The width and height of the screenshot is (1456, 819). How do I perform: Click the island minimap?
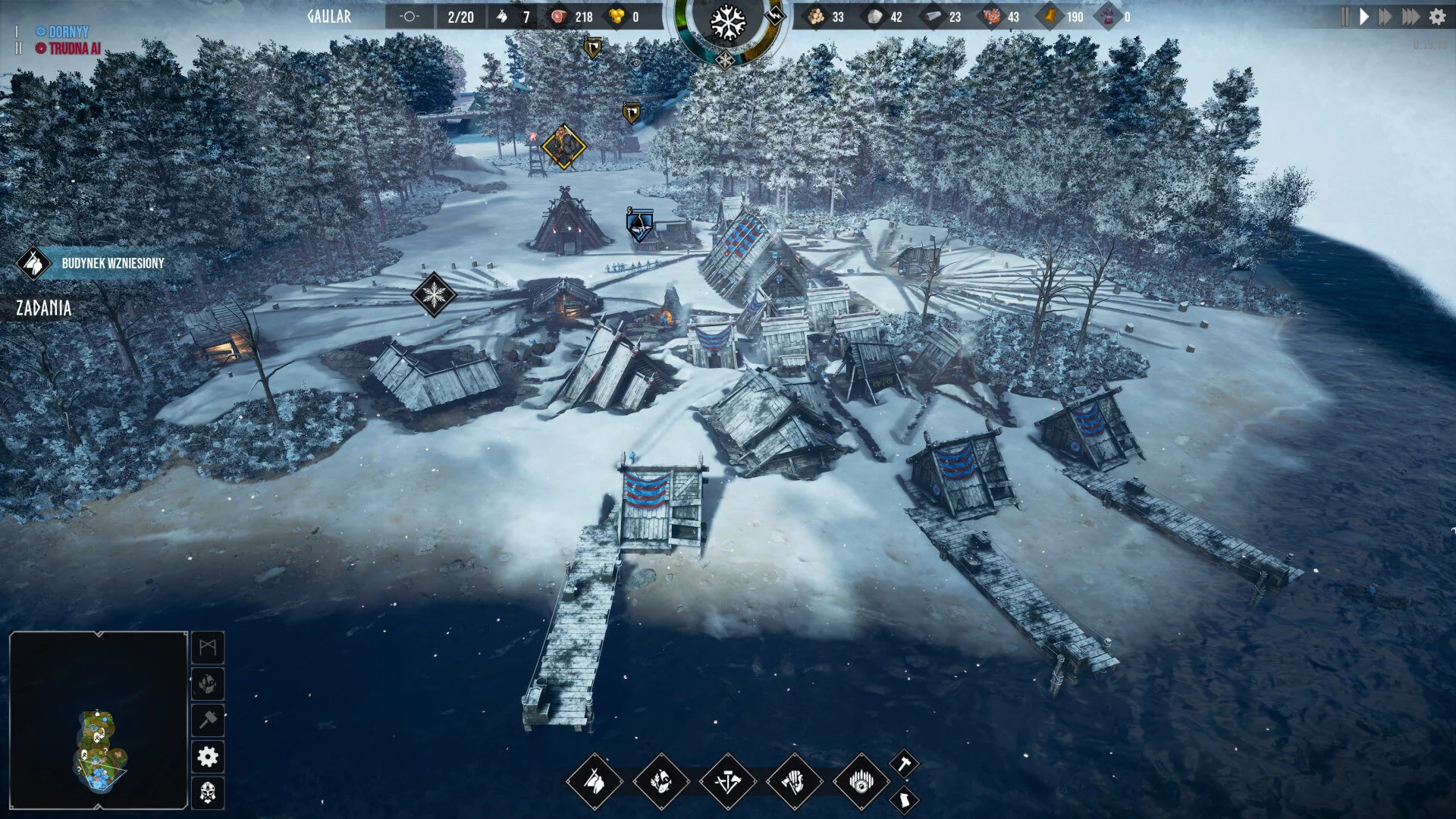[99, 720]
